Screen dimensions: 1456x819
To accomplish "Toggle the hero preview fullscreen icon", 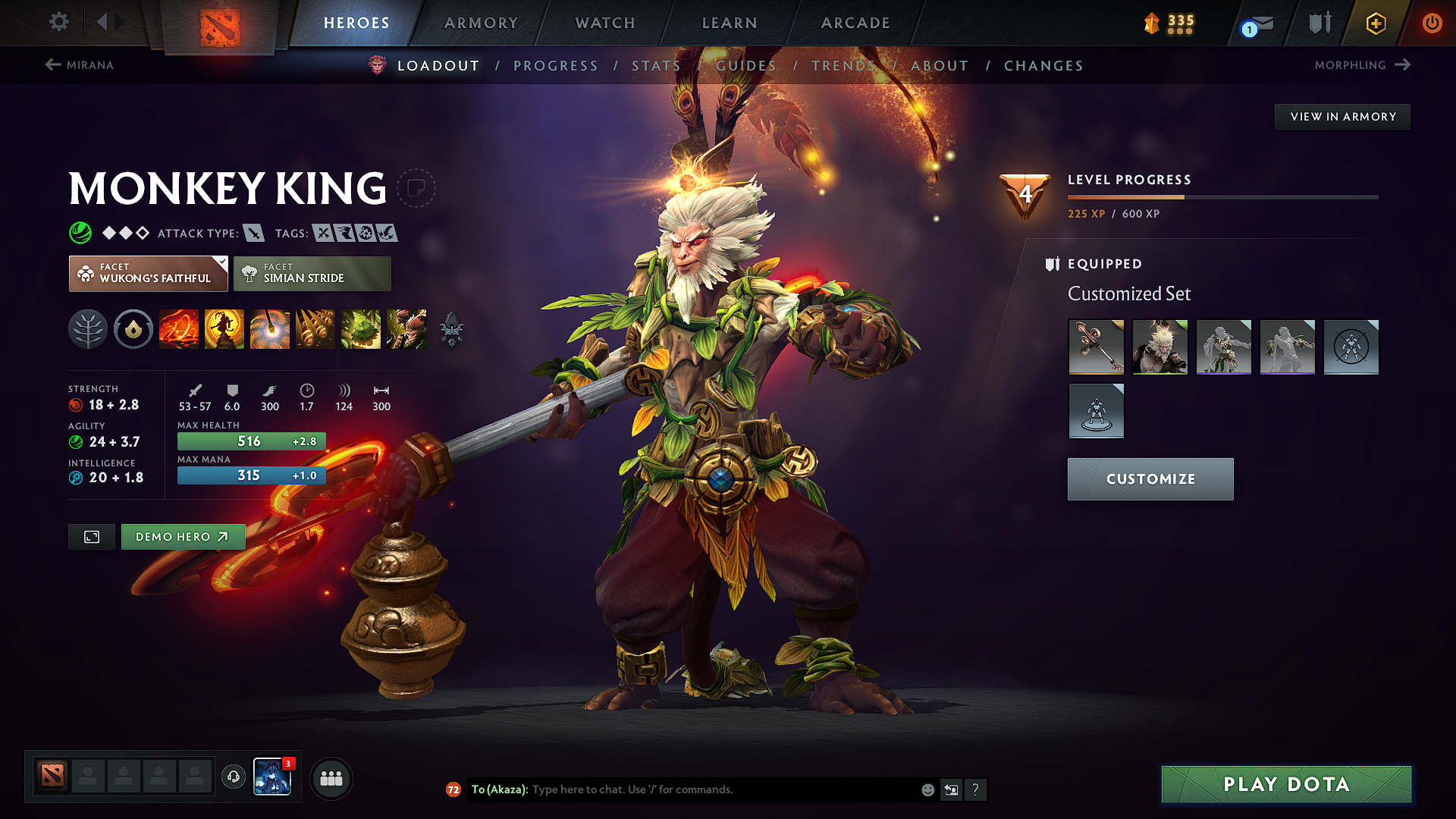I will click(x=91, y=537).
